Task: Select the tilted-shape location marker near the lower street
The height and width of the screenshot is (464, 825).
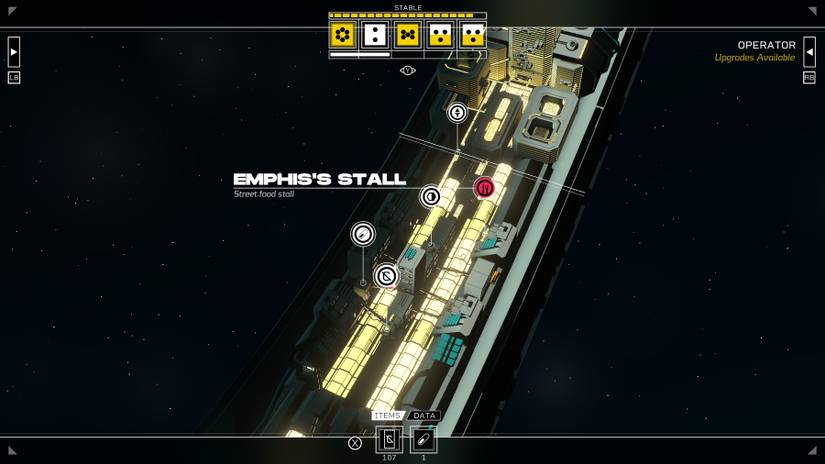Action: tap(386, 276)
